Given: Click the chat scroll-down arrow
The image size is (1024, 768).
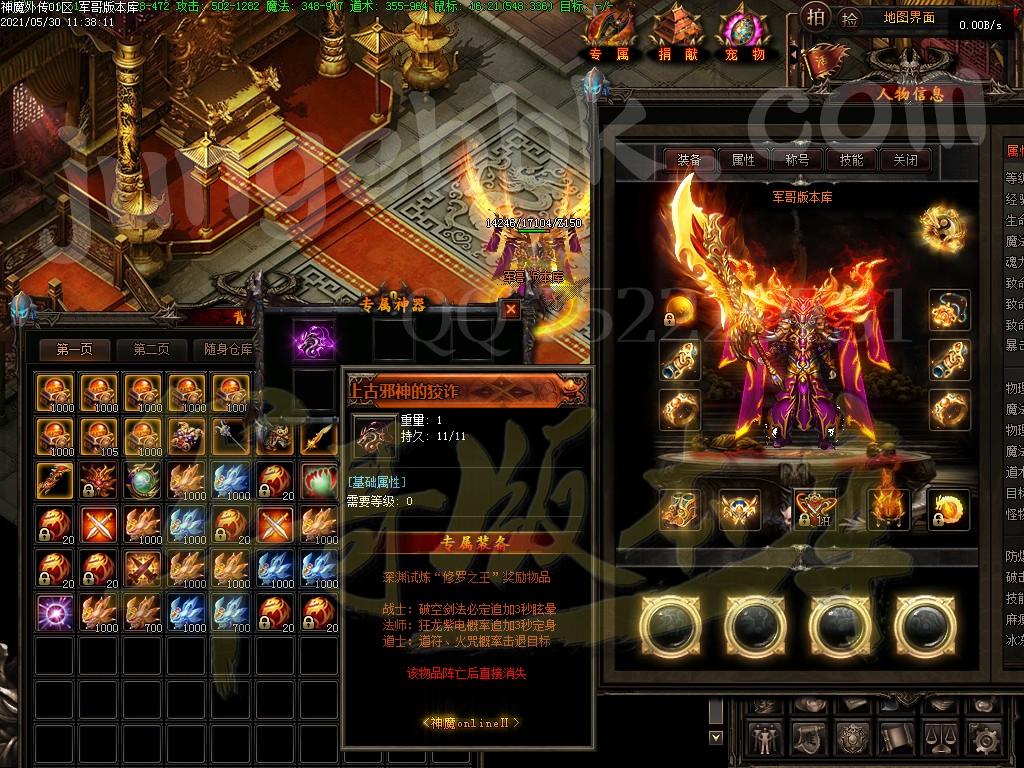Looking at the screenshot, I should tap(715, 738).
